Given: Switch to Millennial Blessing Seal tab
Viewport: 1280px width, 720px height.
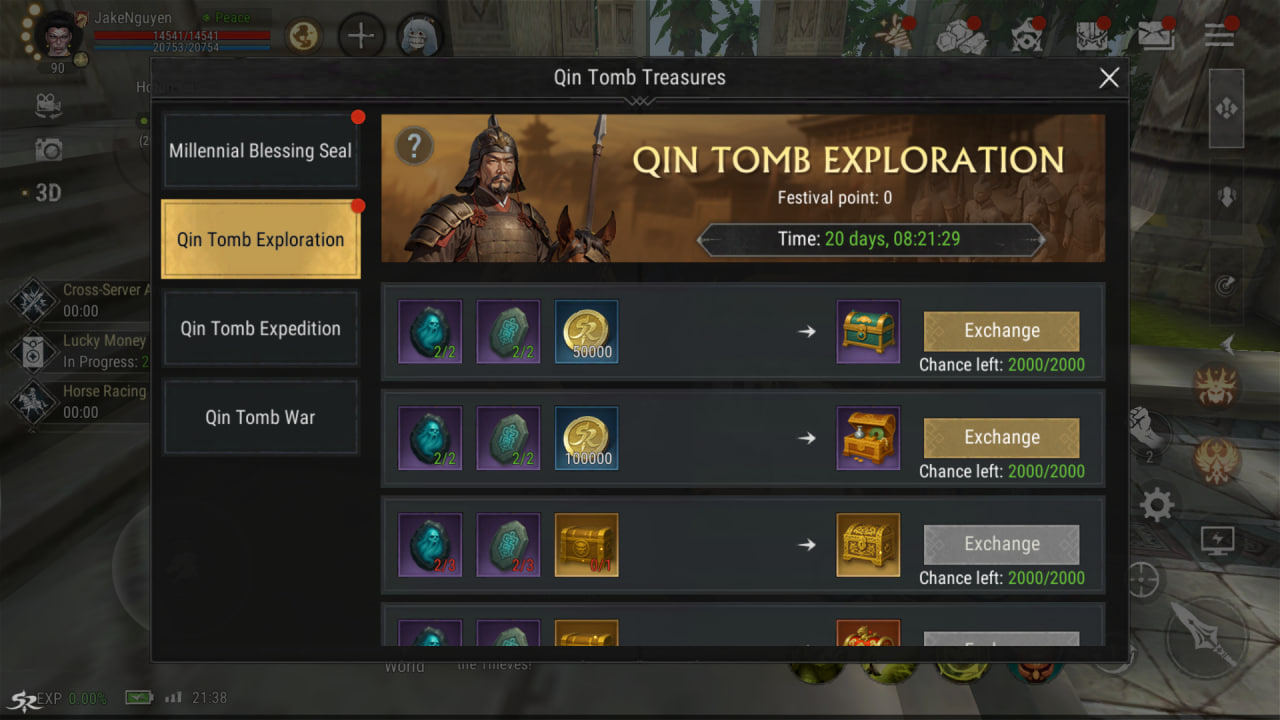Looking at the screenshot, I should (260, 151).
